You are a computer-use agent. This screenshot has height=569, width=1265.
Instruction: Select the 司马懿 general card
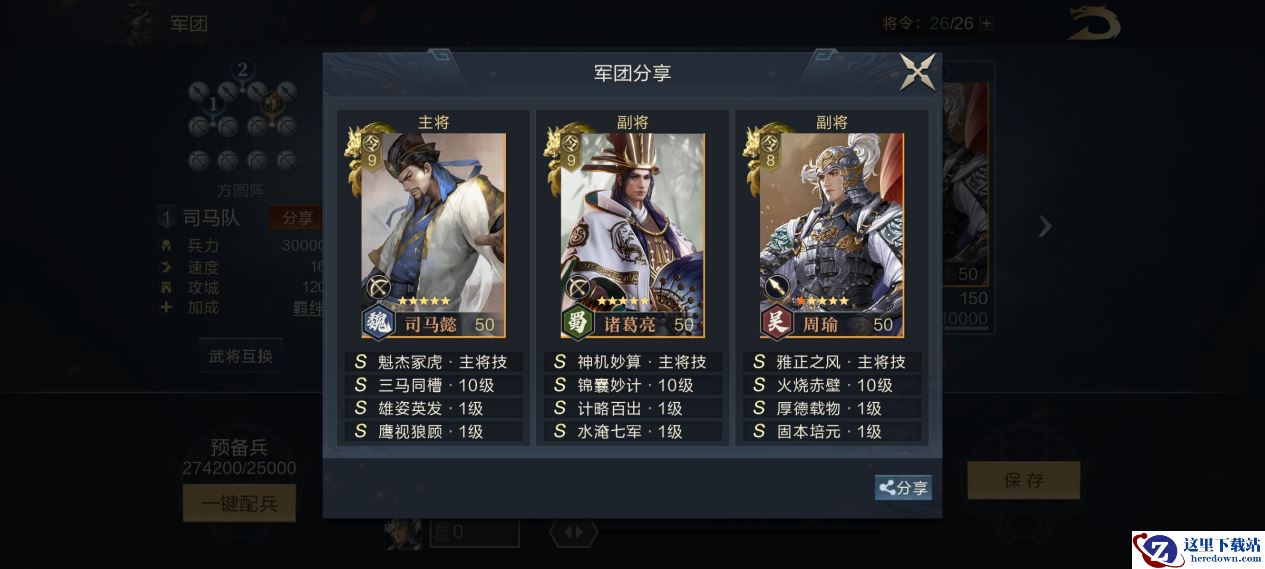(x=433, y=236)
